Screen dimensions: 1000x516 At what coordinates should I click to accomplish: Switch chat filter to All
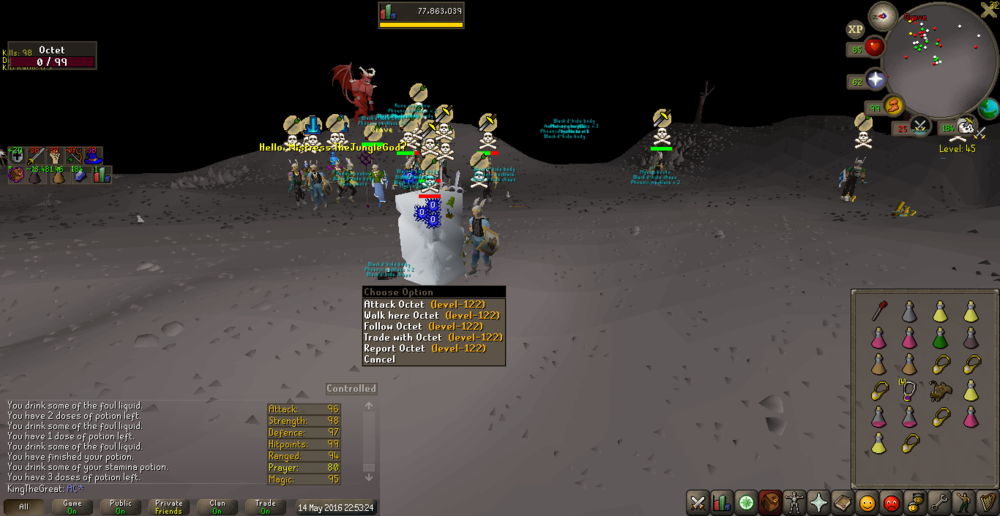click(x=24, y=507)
